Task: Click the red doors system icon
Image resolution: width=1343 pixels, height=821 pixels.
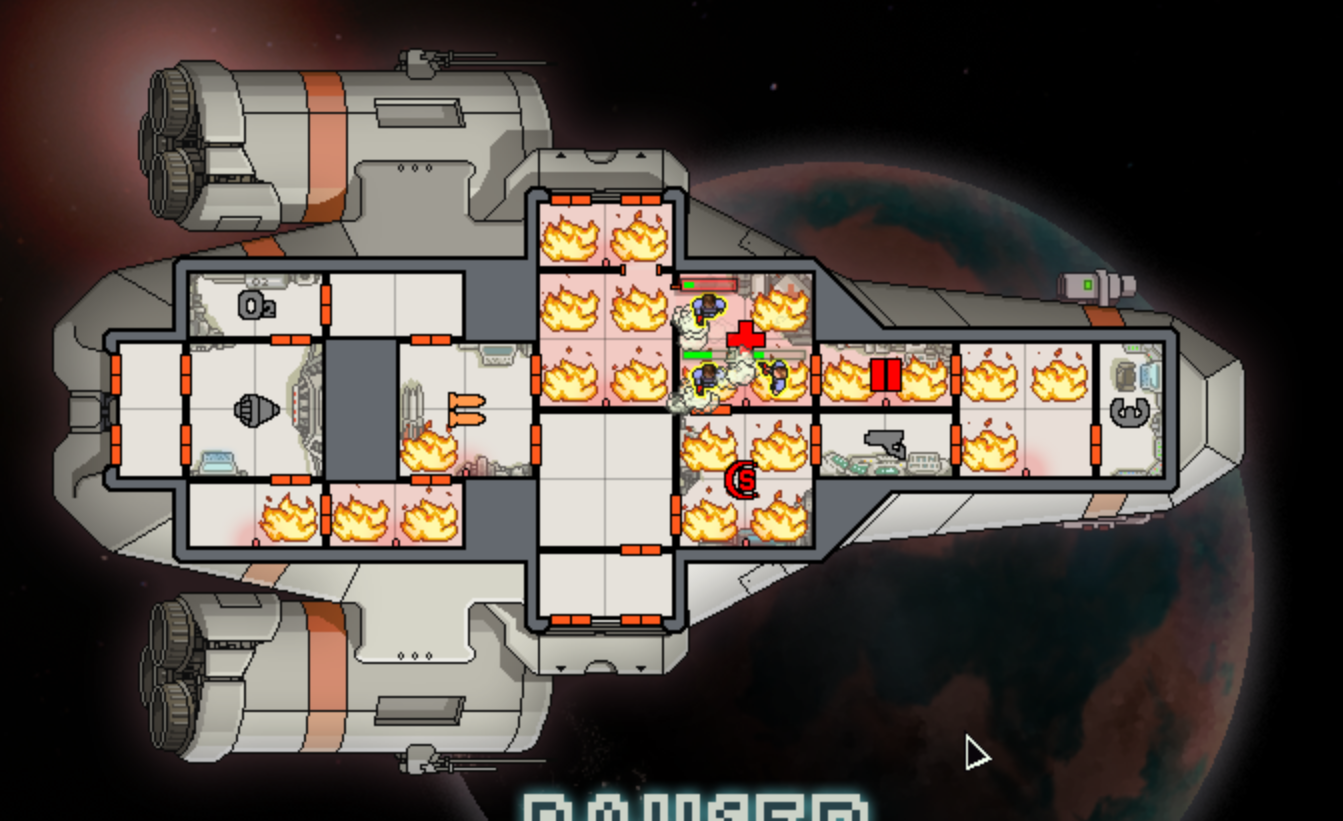Action: tap(886, 375)
